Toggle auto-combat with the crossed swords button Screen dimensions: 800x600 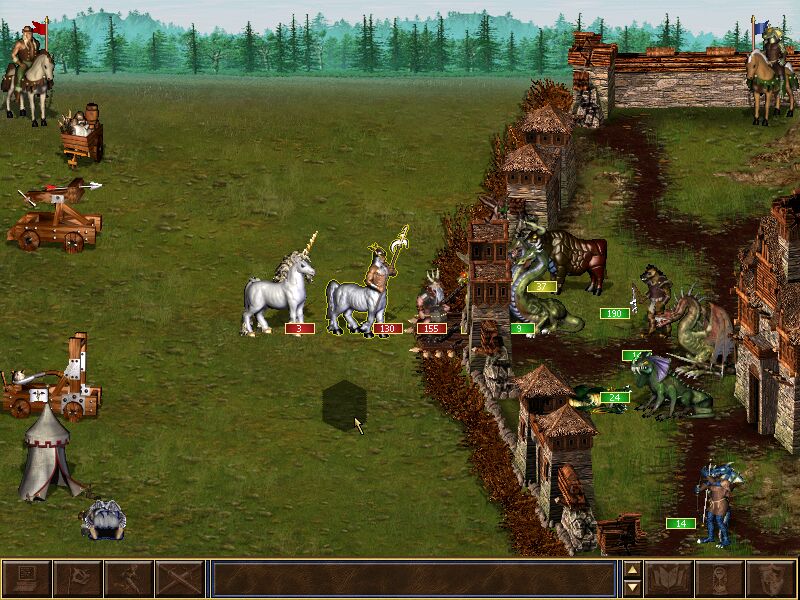click(x=179, y=579)
